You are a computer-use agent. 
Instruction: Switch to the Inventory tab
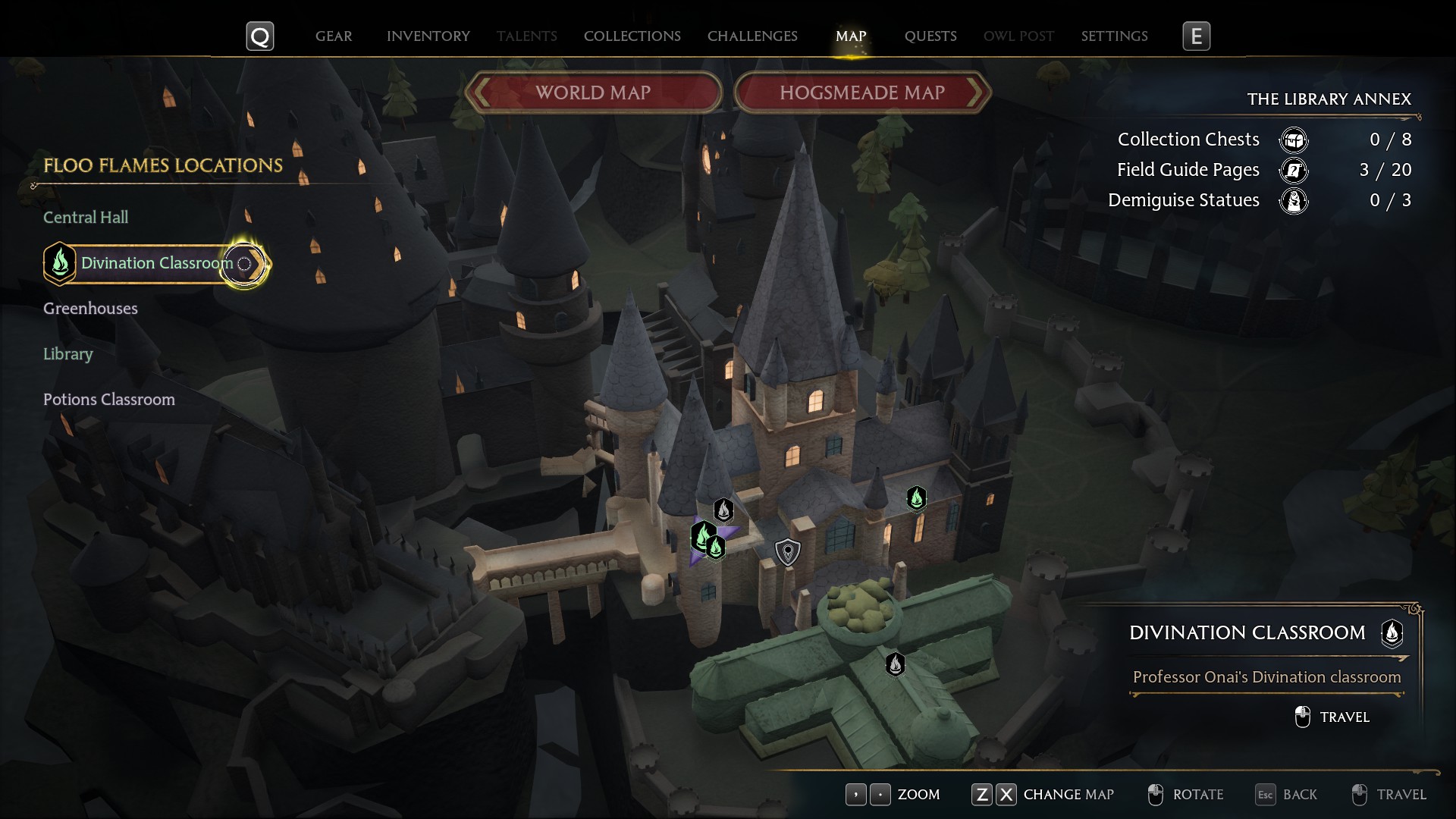[428, 36]
